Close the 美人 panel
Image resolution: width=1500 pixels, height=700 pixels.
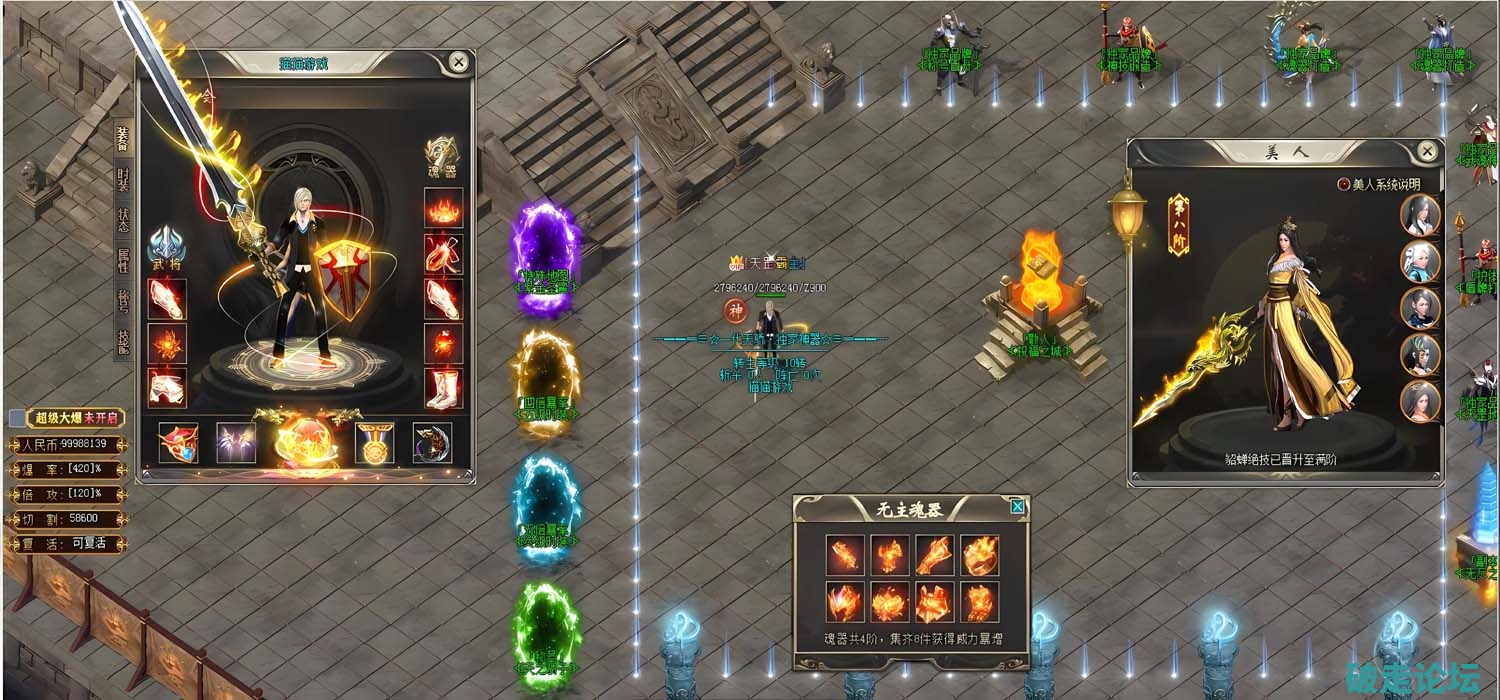point(1427,152)
